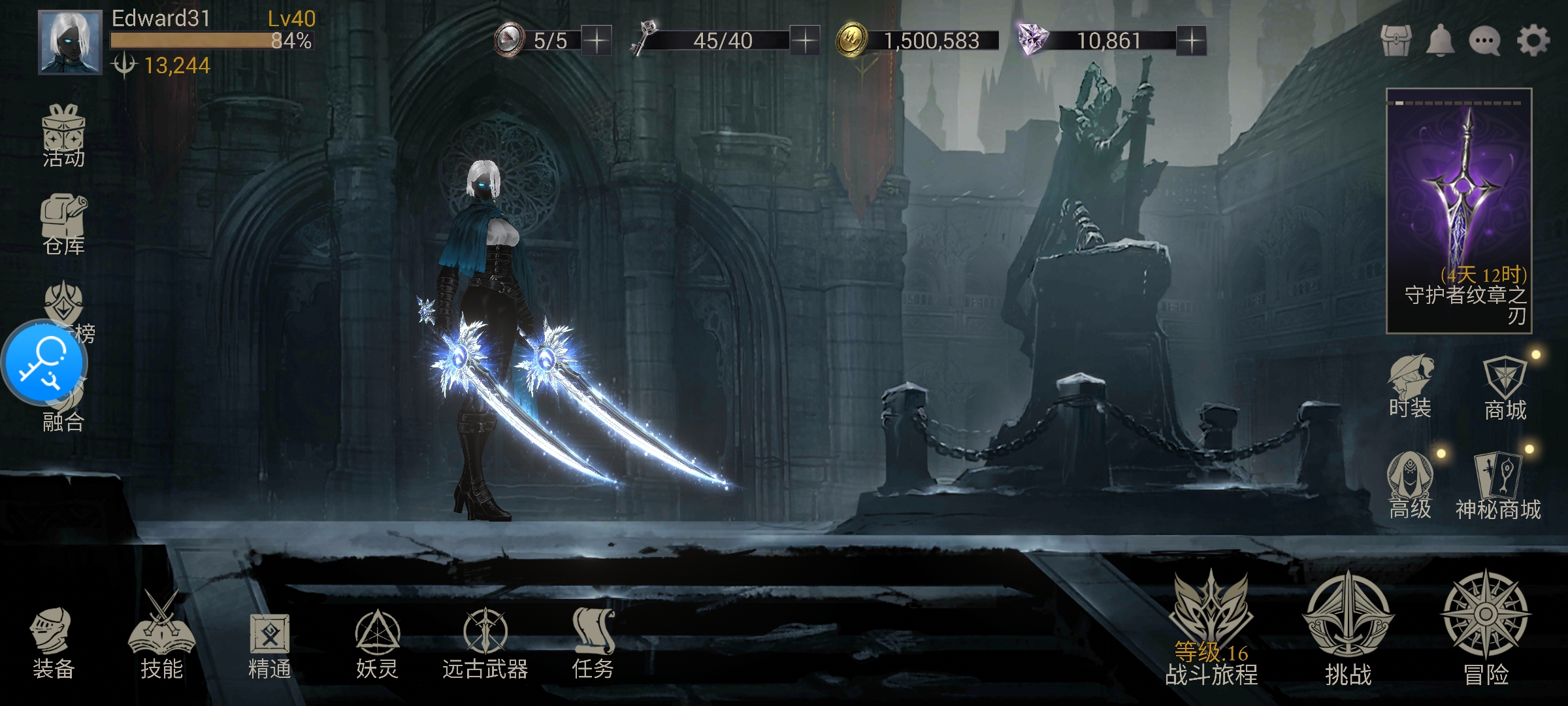
Task: Open the 装备 equipment menu
Action: tap(52, 643)
